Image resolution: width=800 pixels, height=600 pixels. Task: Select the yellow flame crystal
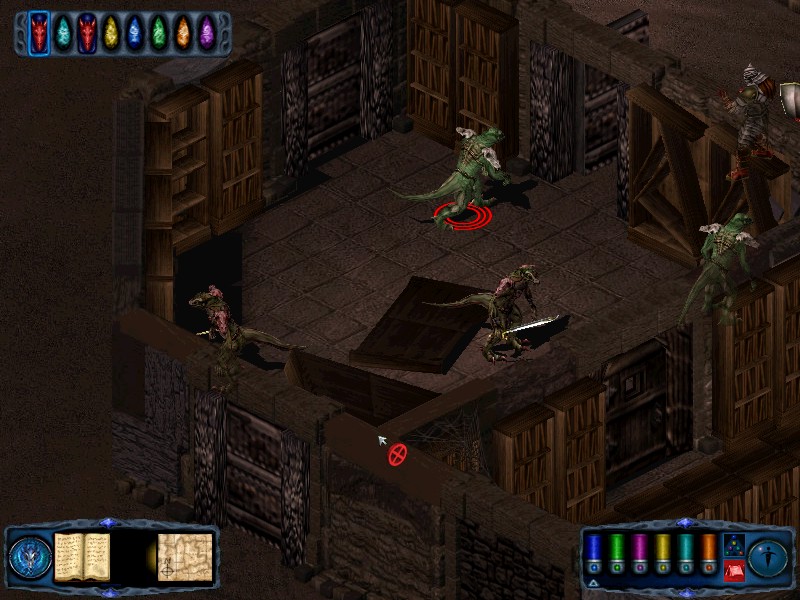[x=111, y=33]
